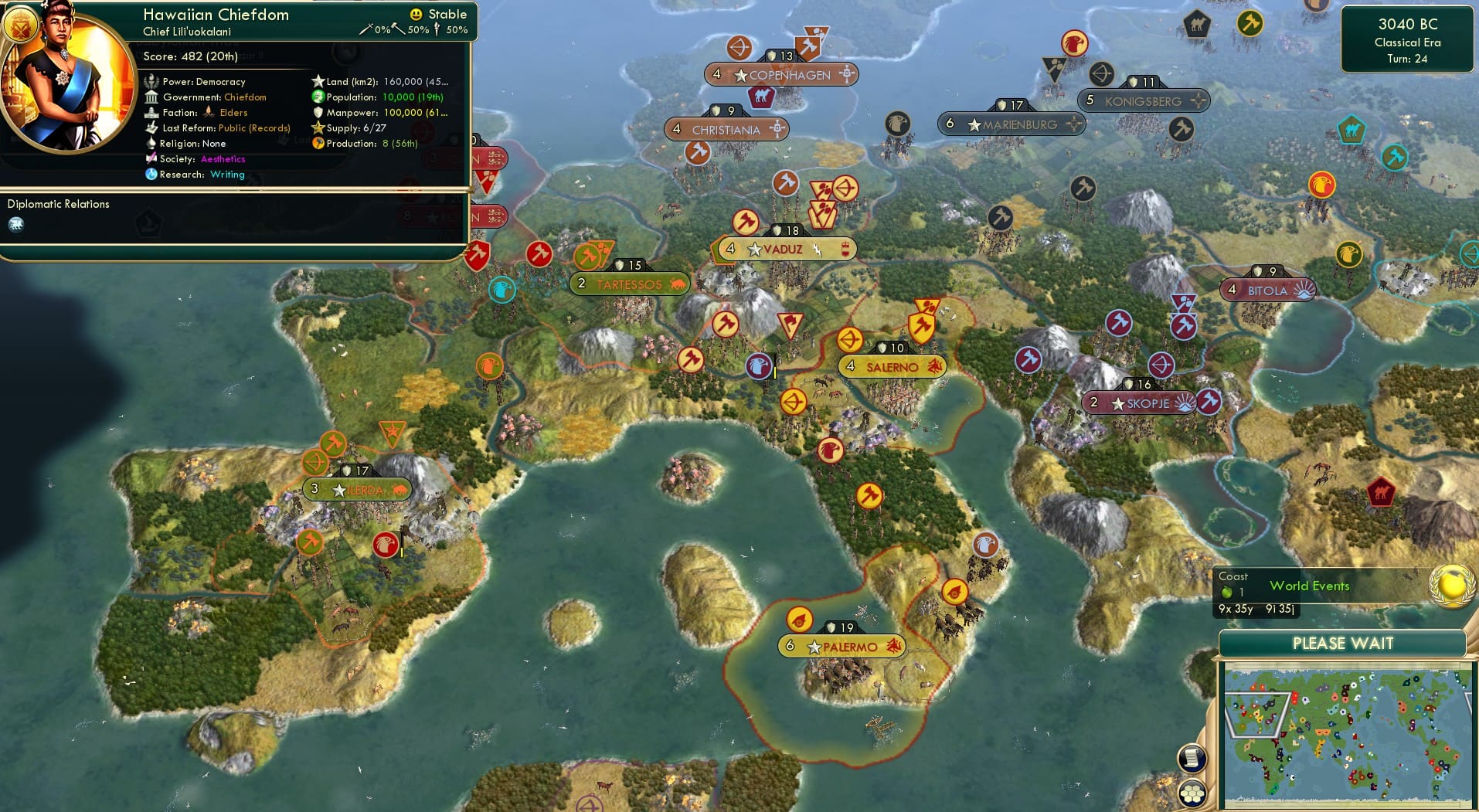Click the Government temple icon
This screenshot has height=812, width=1479.
[x=151, y=97]
